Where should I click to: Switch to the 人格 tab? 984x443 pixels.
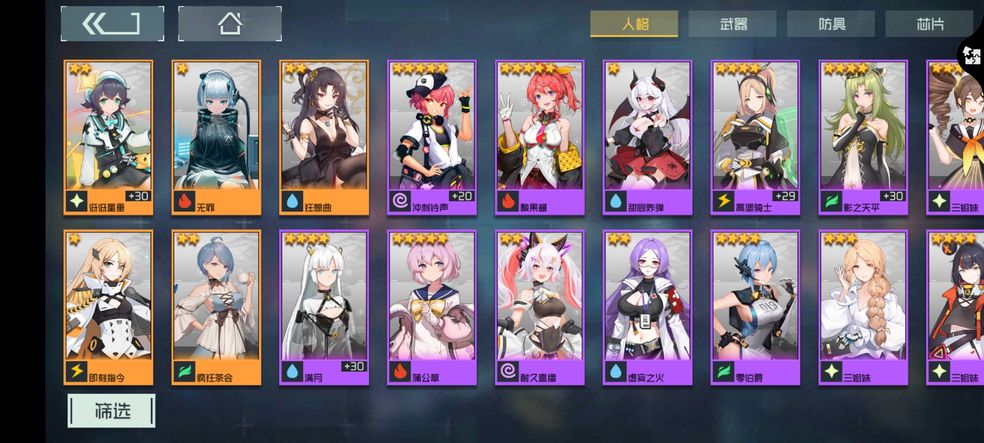click(634, 24)
